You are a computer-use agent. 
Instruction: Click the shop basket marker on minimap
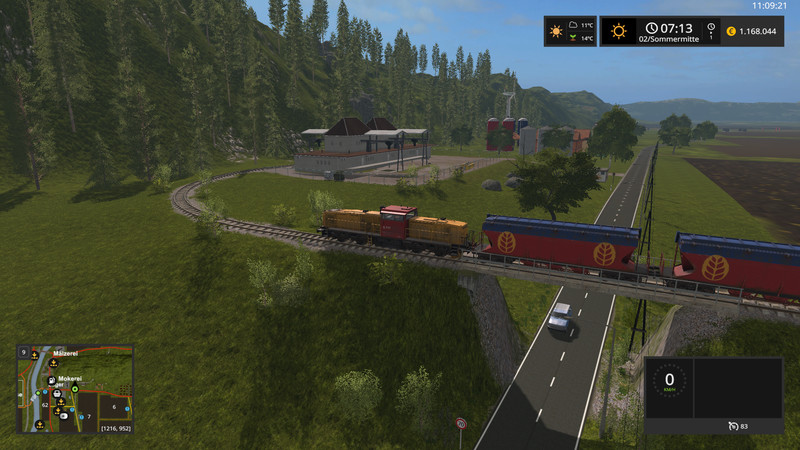tap(57, 393)
